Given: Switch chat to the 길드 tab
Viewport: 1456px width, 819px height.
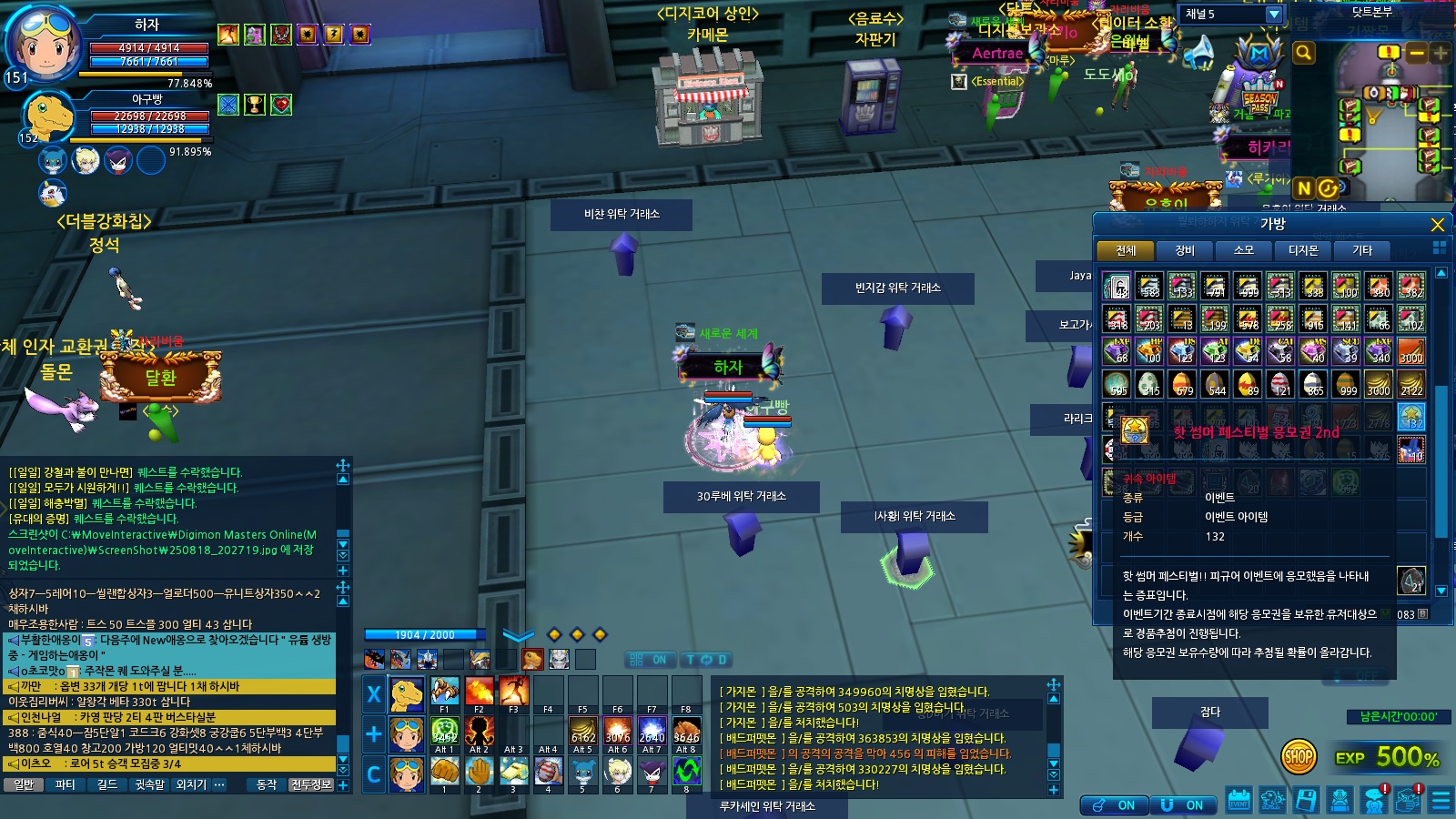Looking at the screenshot, I should click(107, 784).
